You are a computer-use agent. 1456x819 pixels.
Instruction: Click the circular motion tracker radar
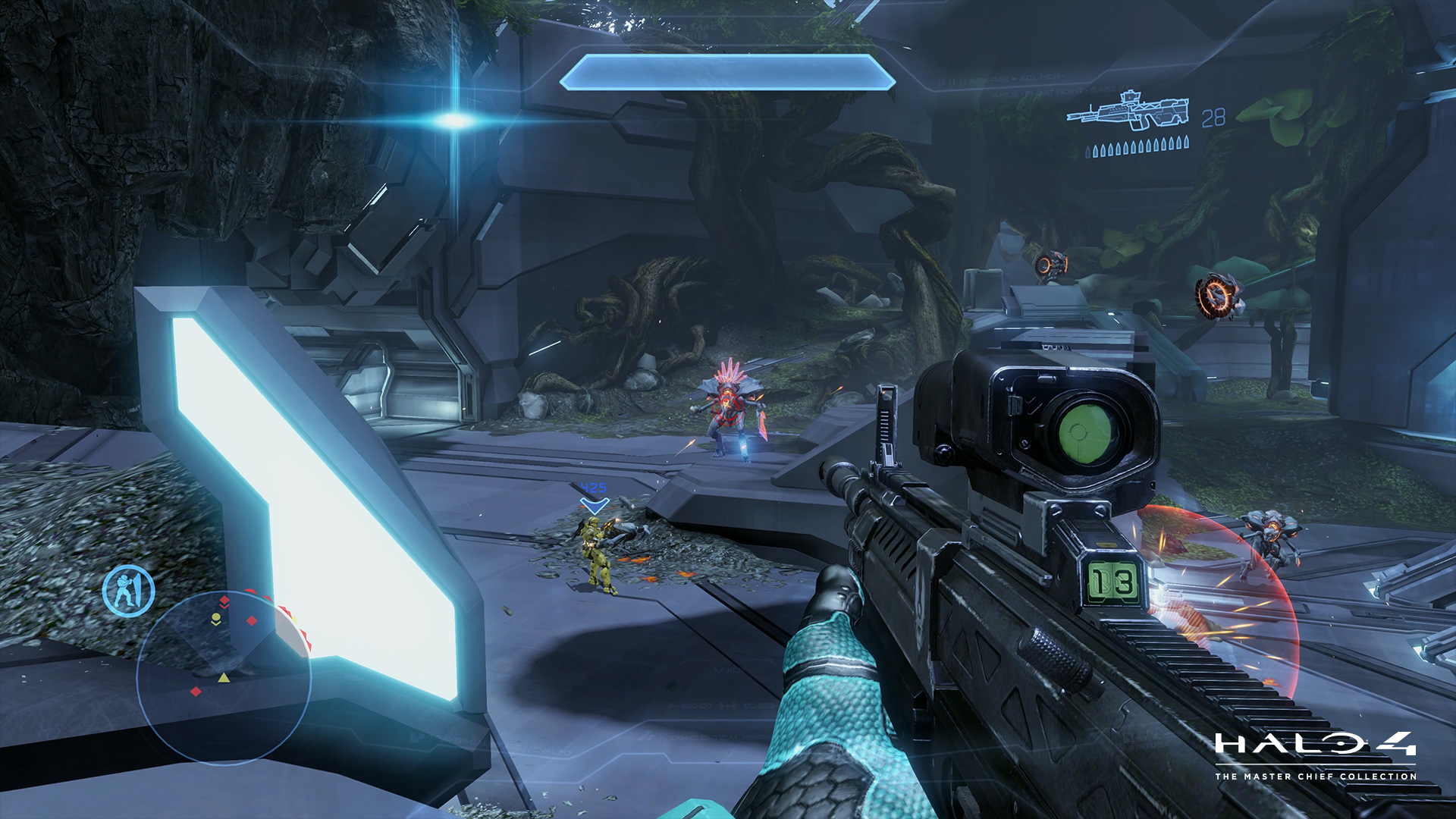point(224,676)
